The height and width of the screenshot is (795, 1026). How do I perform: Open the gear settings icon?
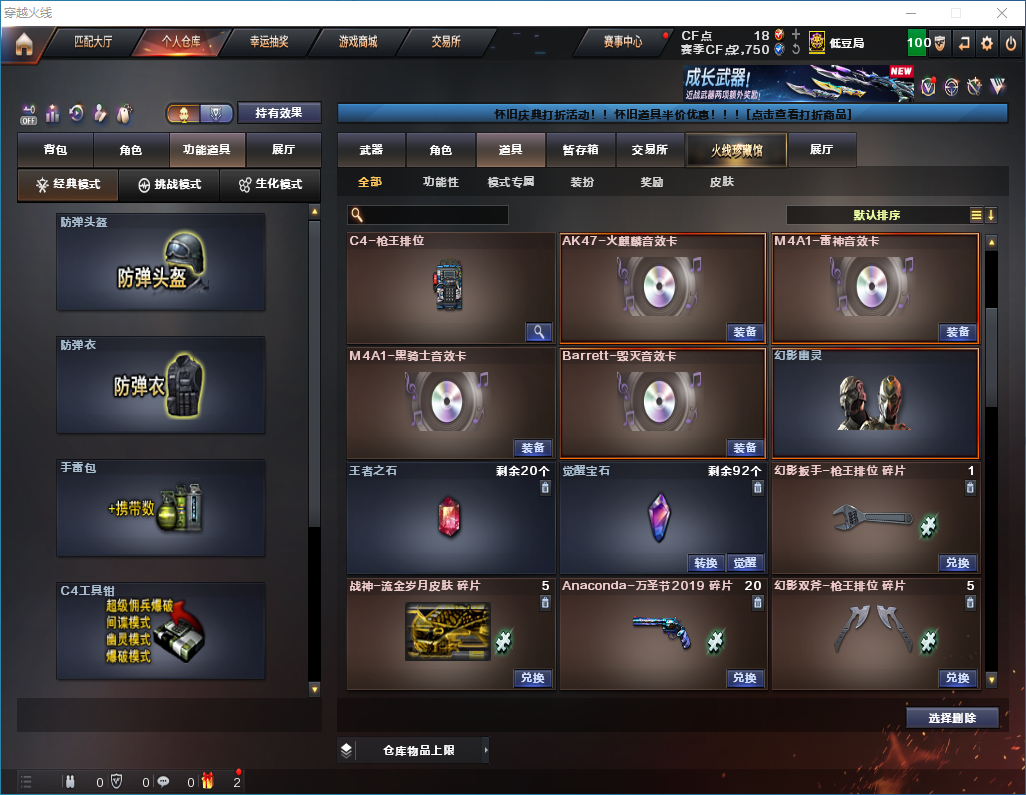(x=987, y=43)
